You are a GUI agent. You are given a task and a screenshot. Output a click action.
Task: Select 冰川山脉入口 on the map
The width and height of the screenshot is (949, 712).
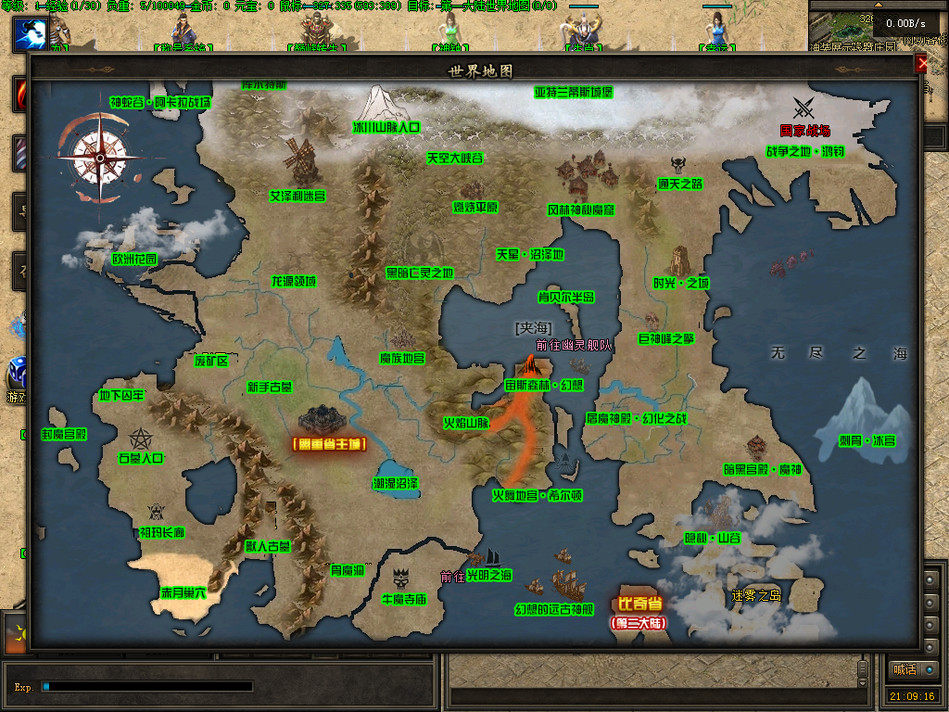[x=386, y=128]
